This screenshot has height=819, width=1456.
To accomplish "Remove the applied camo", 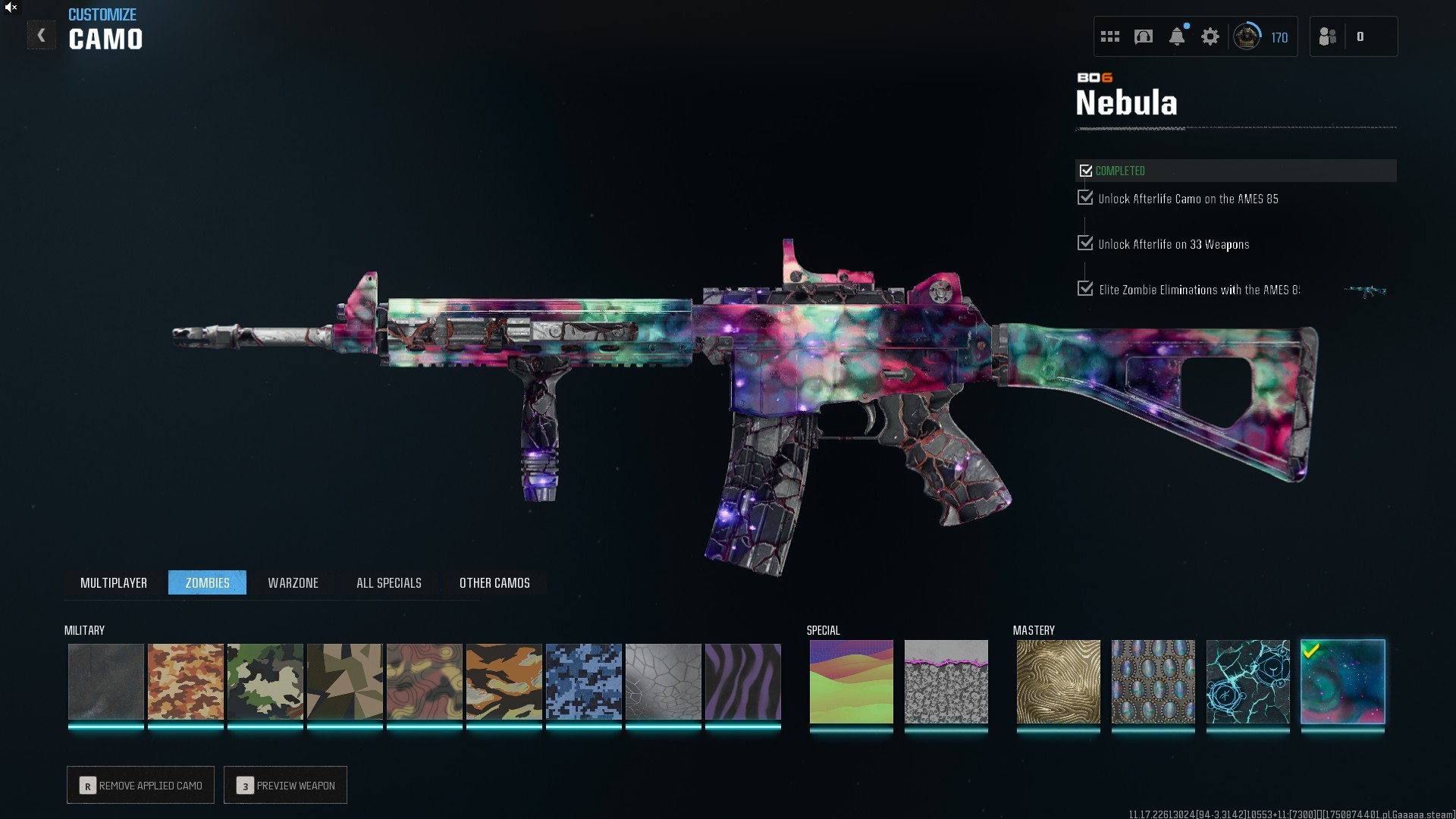I will pyautogui.click(x=141, y=785).
